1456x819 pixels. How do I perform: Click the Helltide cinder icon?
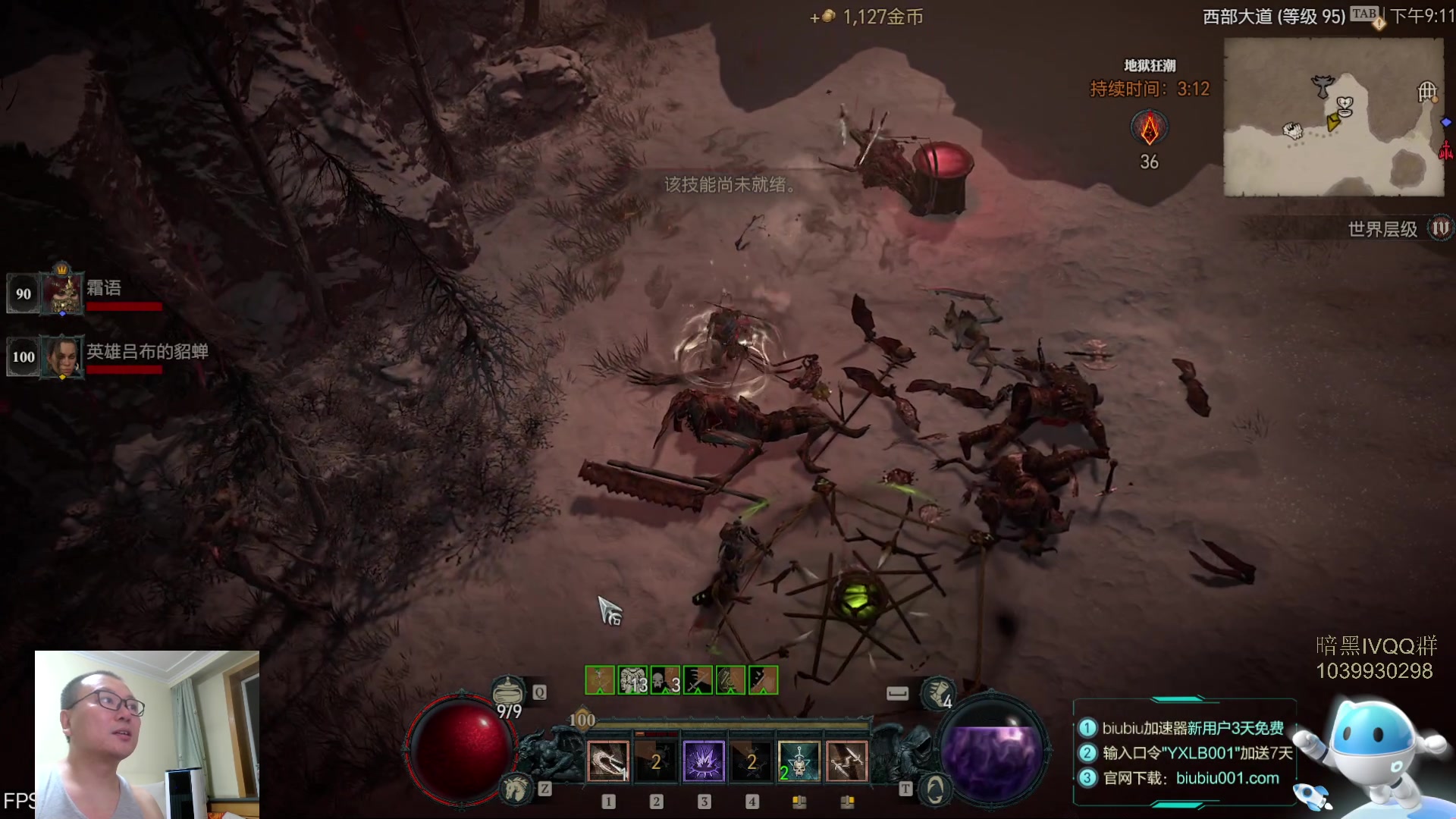[1150, 128]
